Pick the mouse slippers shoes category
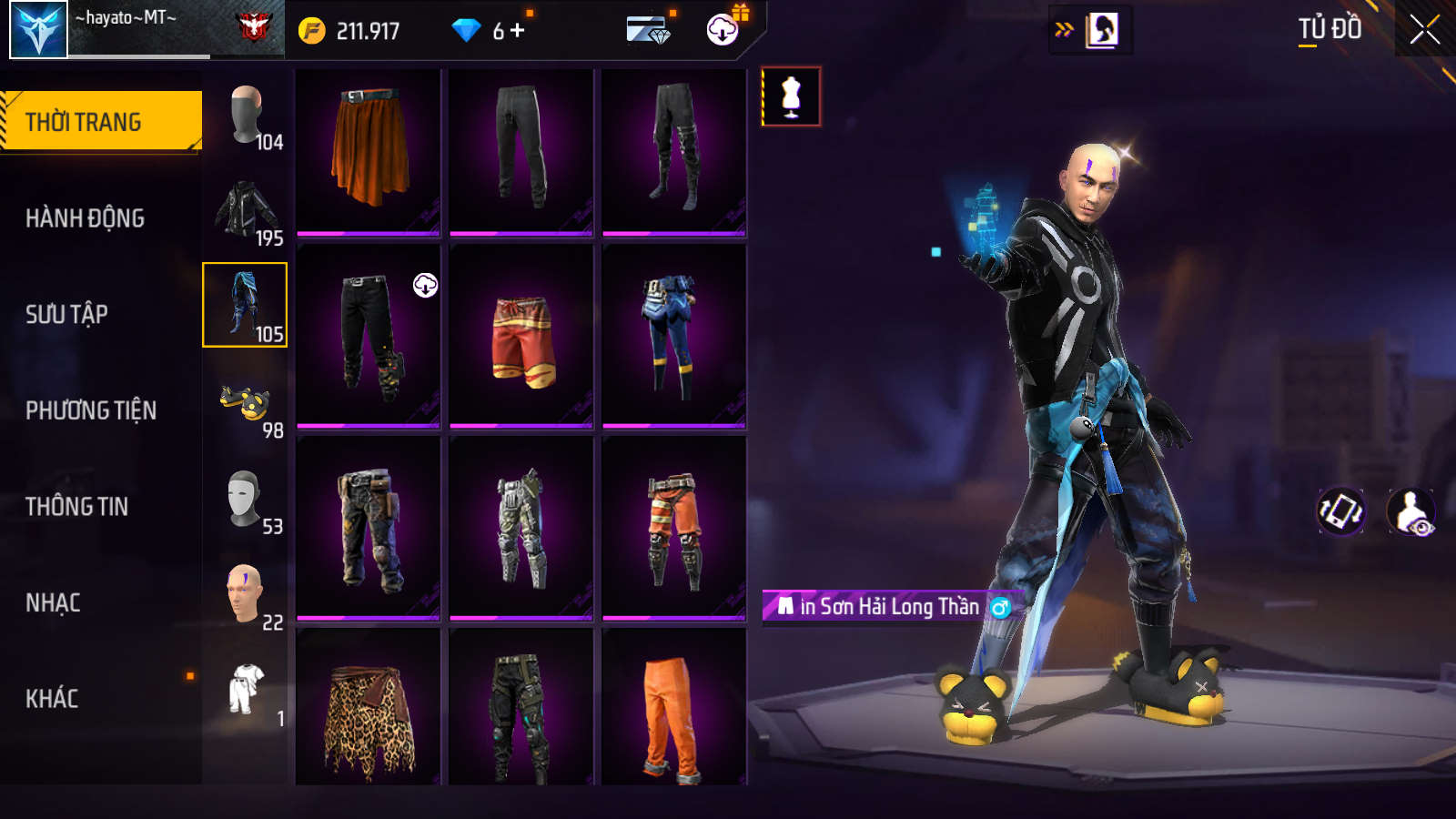The height and width of the screenshot is (819, 1456). tap(246, 402)
